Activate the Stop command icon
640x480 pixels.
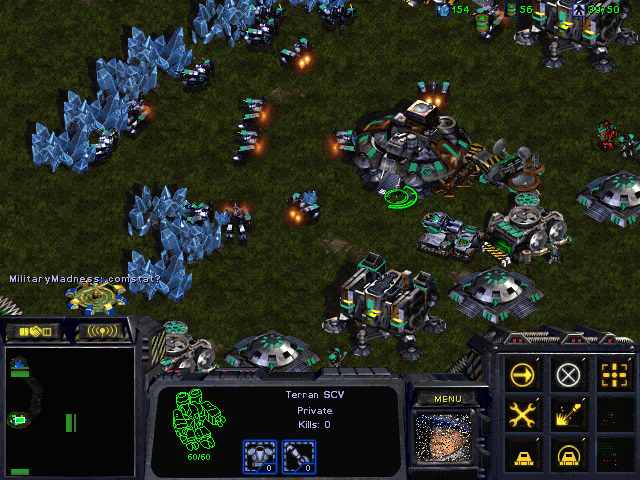coord(569,375)
